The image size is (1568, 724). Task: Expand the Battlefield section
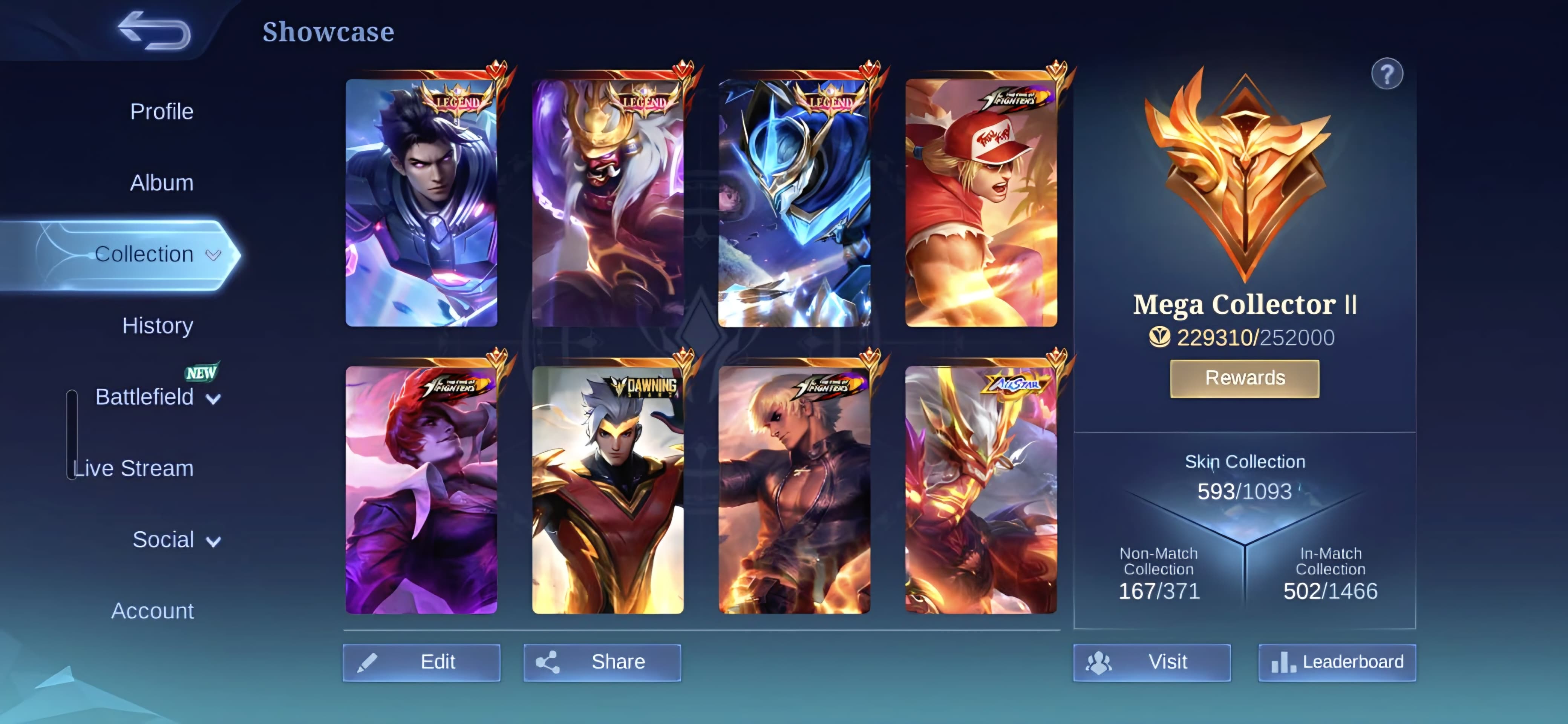(x=157, y=397)
